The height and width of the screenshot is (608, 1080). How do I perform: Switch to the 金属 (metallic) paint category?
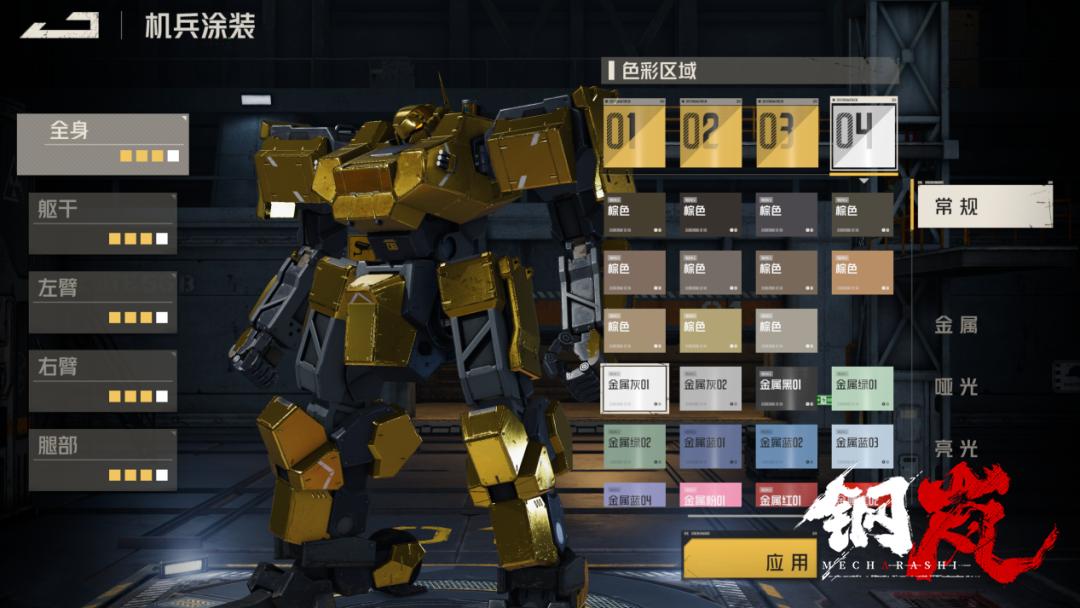pos(956,325)
